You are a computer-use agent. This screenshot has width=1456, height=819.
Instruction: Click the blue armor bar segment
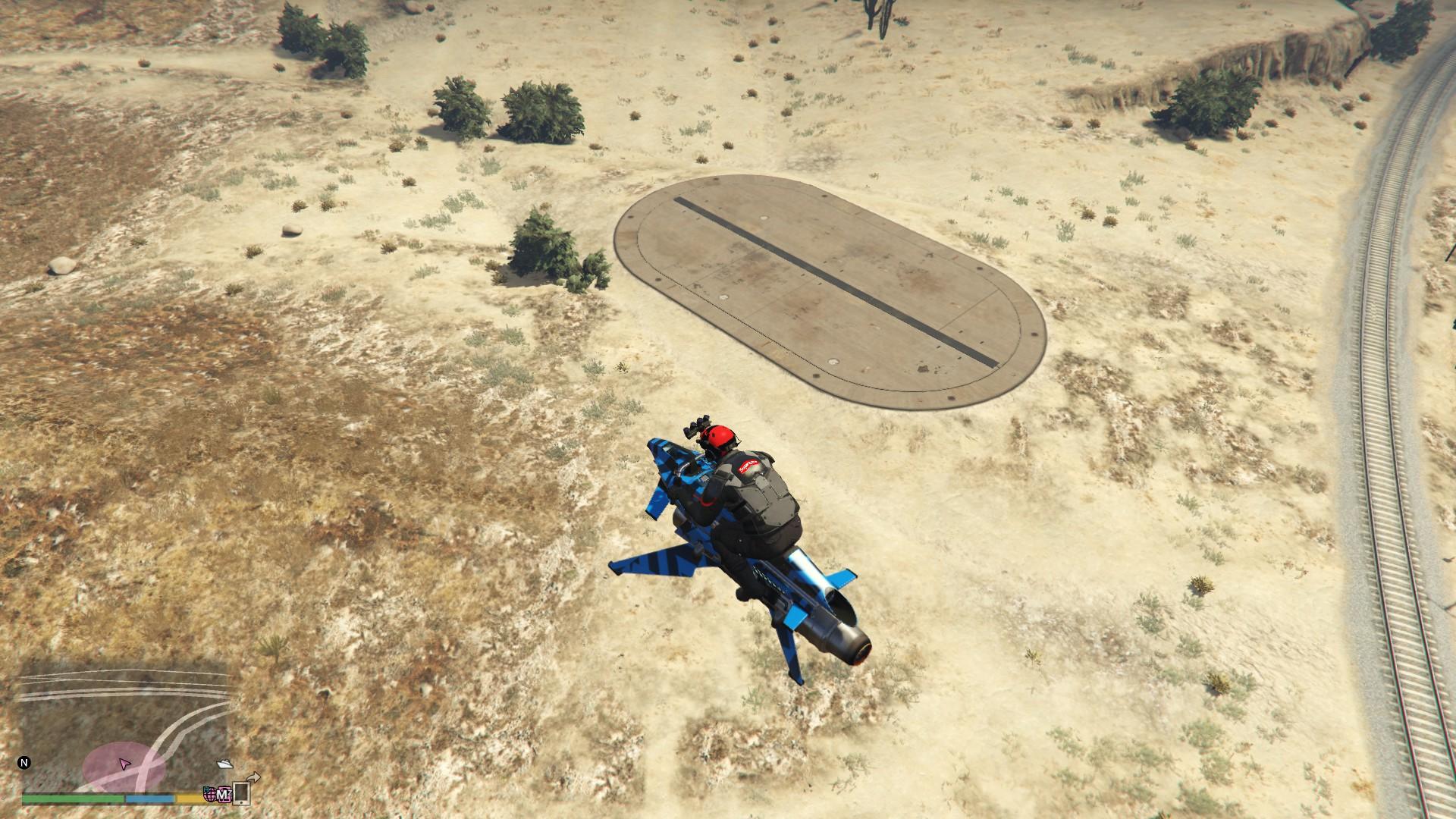coord(150,800)
